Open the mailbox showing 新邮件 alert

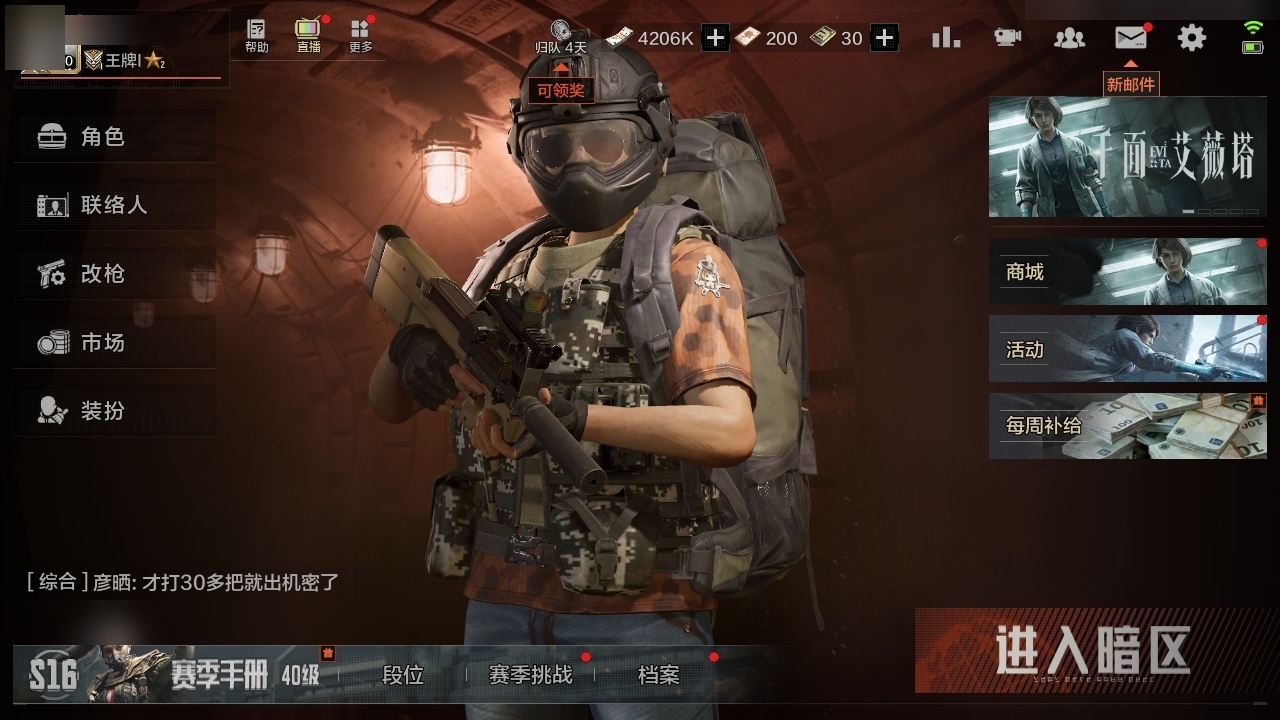1129,37
